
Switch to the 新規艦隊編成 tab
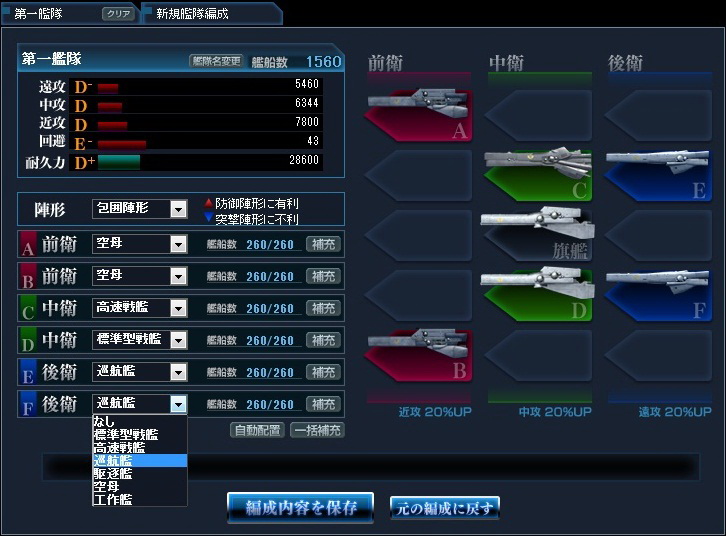[192, 14]
